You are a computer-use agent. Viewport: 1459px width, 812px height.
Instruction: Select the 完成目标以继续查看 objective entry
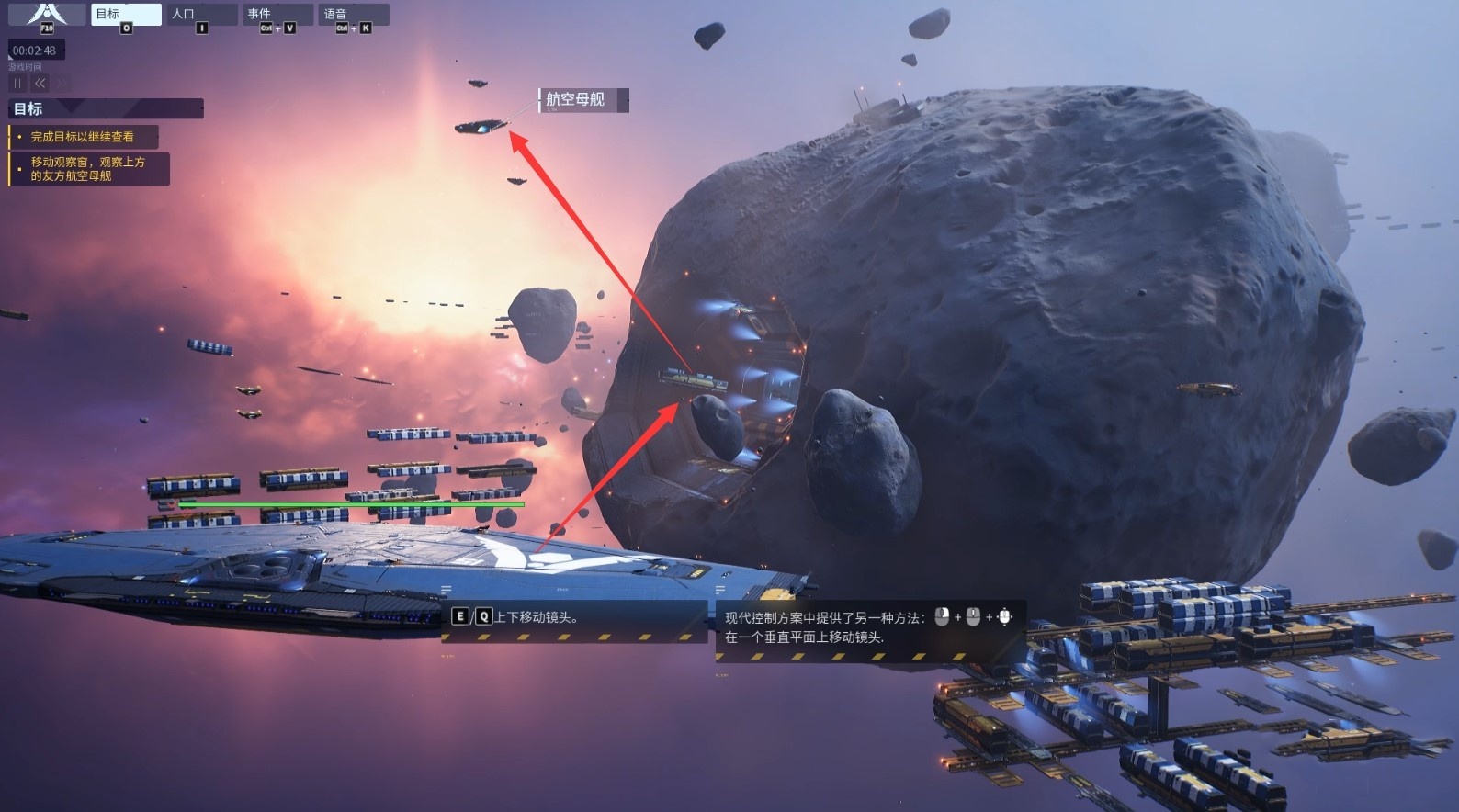(x=84, y=137)
